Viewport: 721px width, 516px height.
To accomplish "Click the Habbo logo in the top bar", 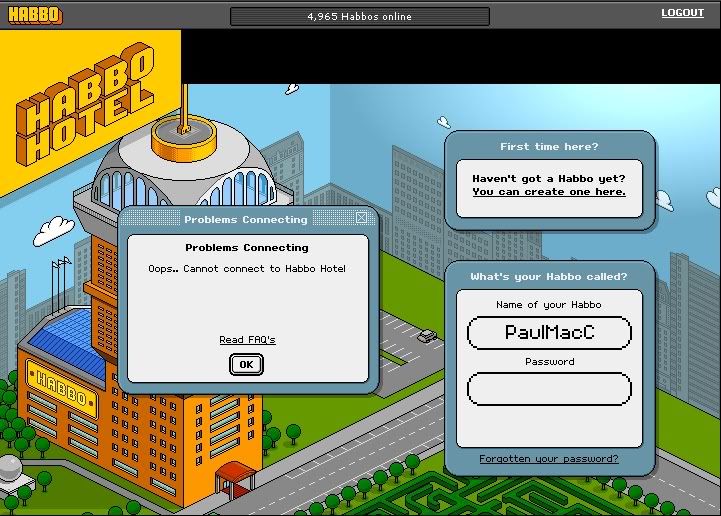I will [x=33, y=15].
